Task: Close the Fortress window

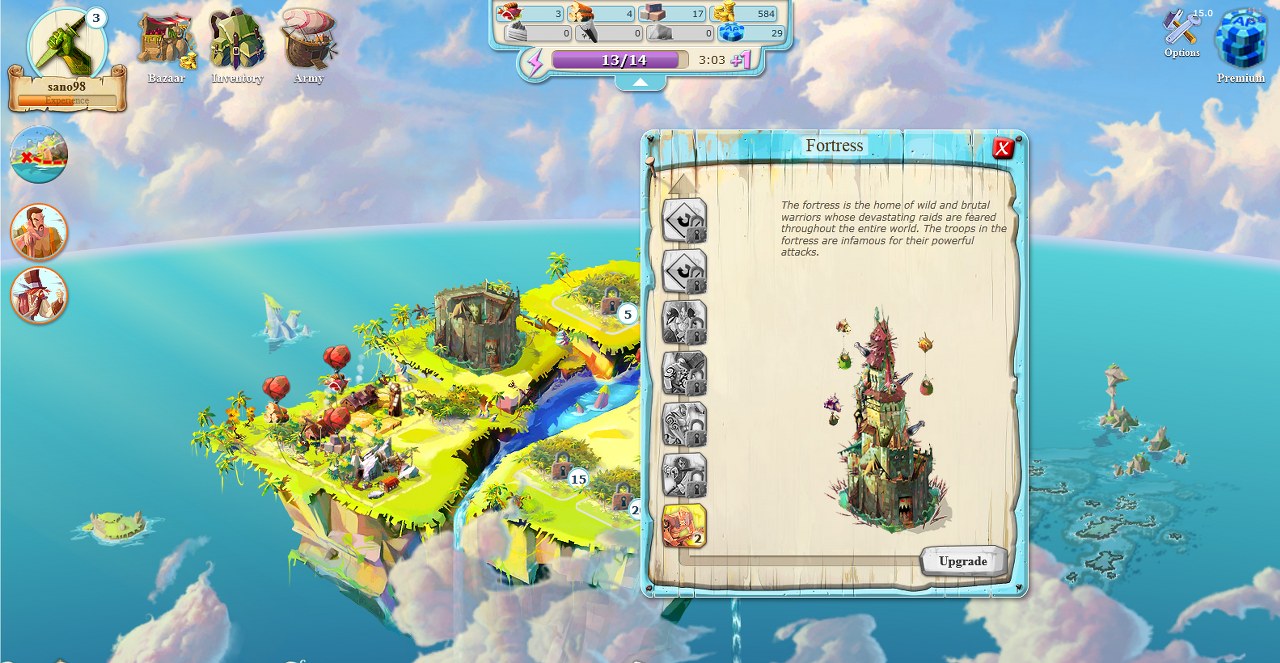Action: tap(1003, 149)
